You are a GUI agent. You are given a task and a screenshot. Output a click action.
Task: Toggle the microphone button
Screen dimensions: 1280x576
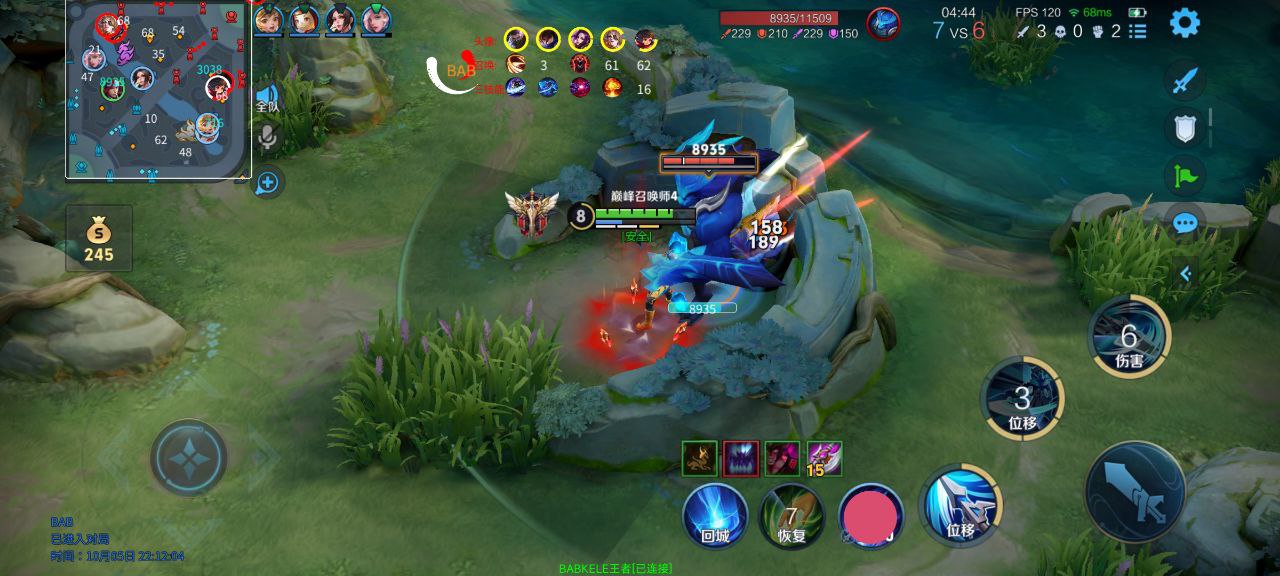pos(267,138)
